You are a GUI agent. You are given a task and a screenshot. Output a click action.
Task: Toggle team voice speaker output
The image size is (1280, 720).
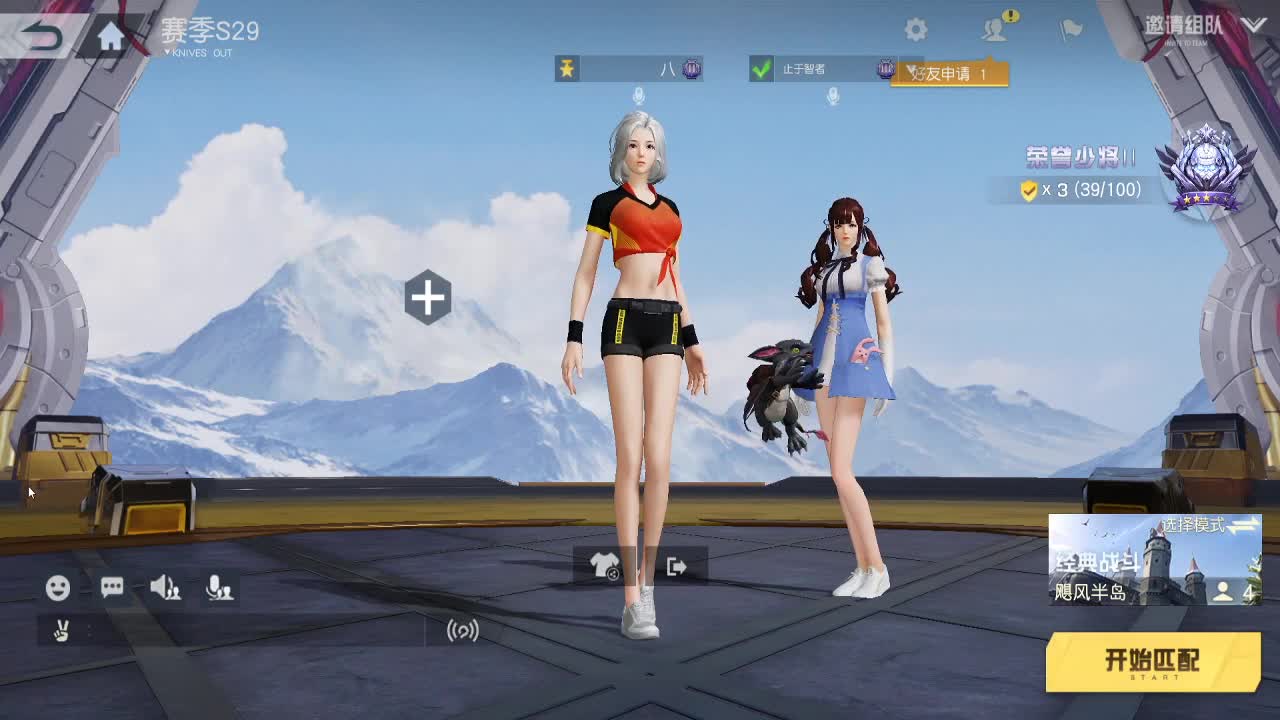(164, 588)
